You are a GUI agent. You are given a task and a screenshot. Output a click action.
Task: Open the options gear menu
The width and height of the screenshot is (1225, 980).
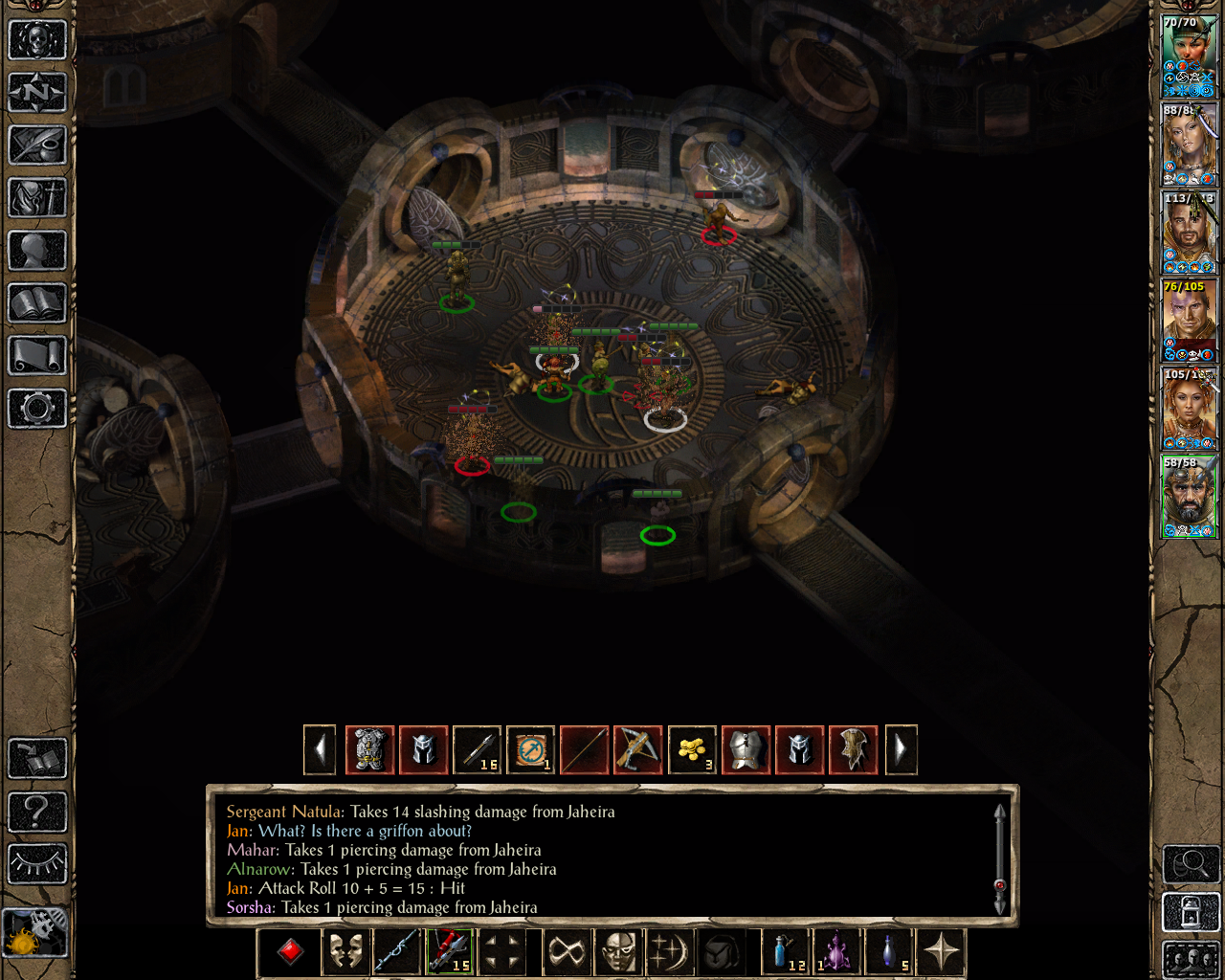[37, 409]
